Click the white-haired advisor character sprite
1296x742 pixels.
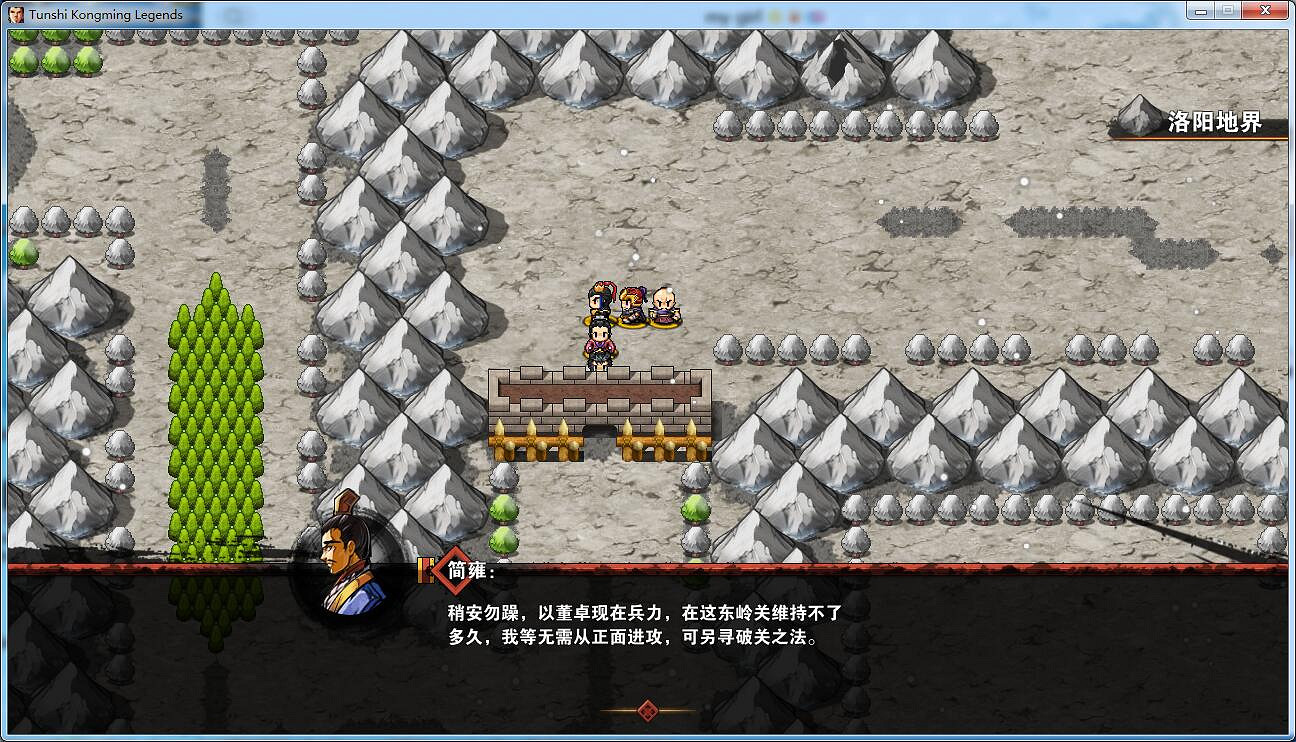point(663,305)
